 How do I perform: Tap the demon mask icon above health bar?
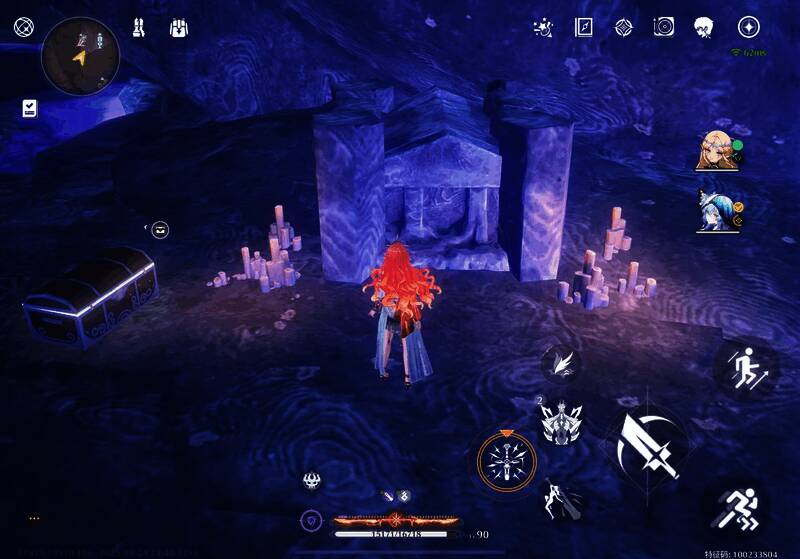(312, 481)
